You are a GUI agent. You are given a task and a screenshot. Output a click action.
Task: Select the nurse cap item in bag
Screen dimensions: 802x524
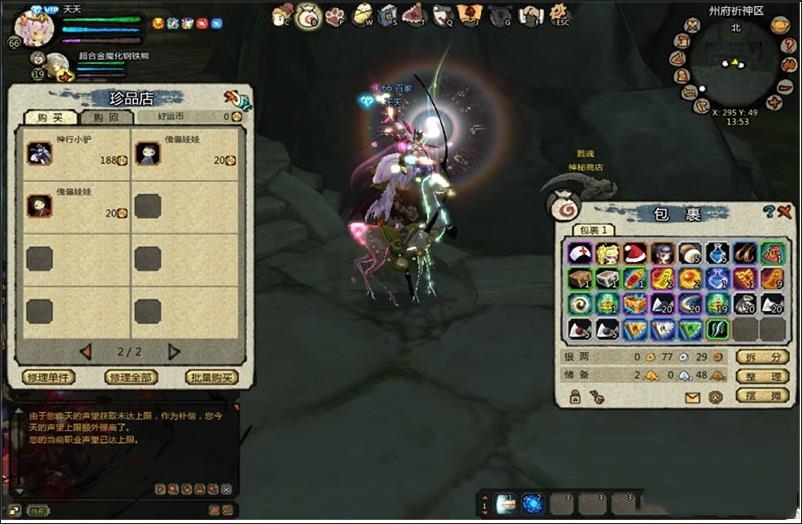[x=580, y=254]
